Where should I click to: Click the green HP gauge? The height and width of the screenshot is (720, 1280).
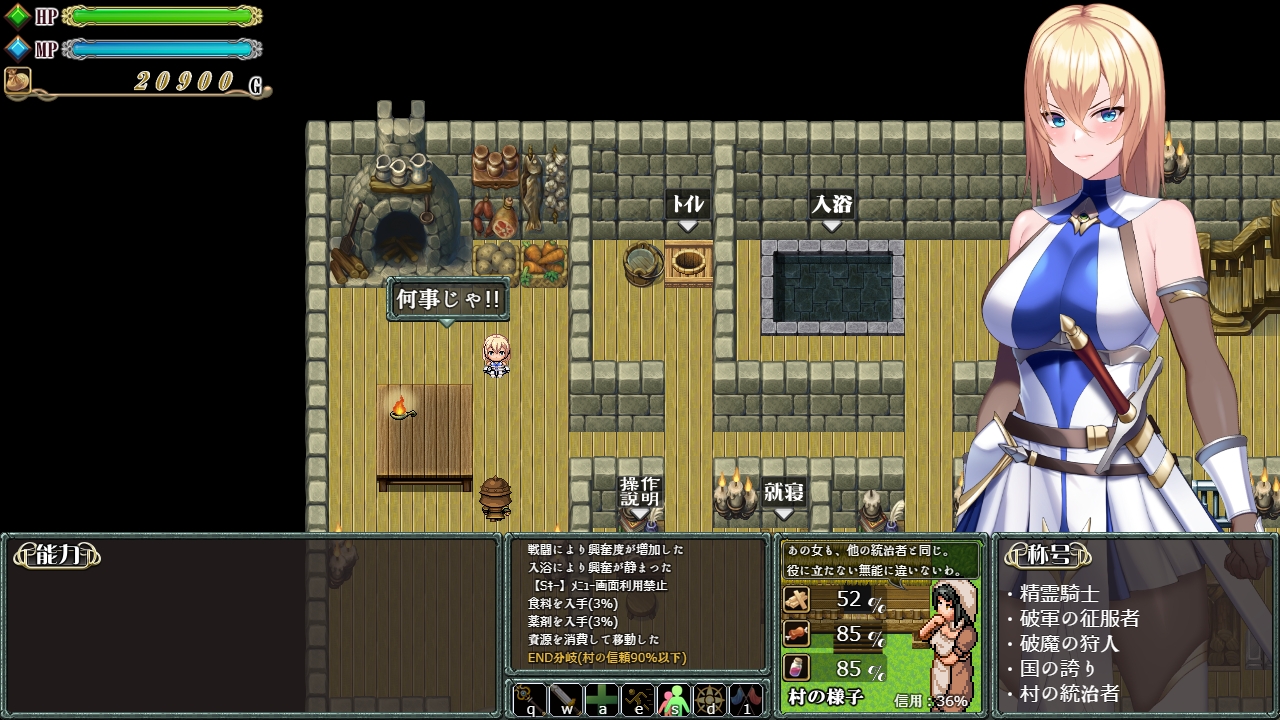[160, 15]
